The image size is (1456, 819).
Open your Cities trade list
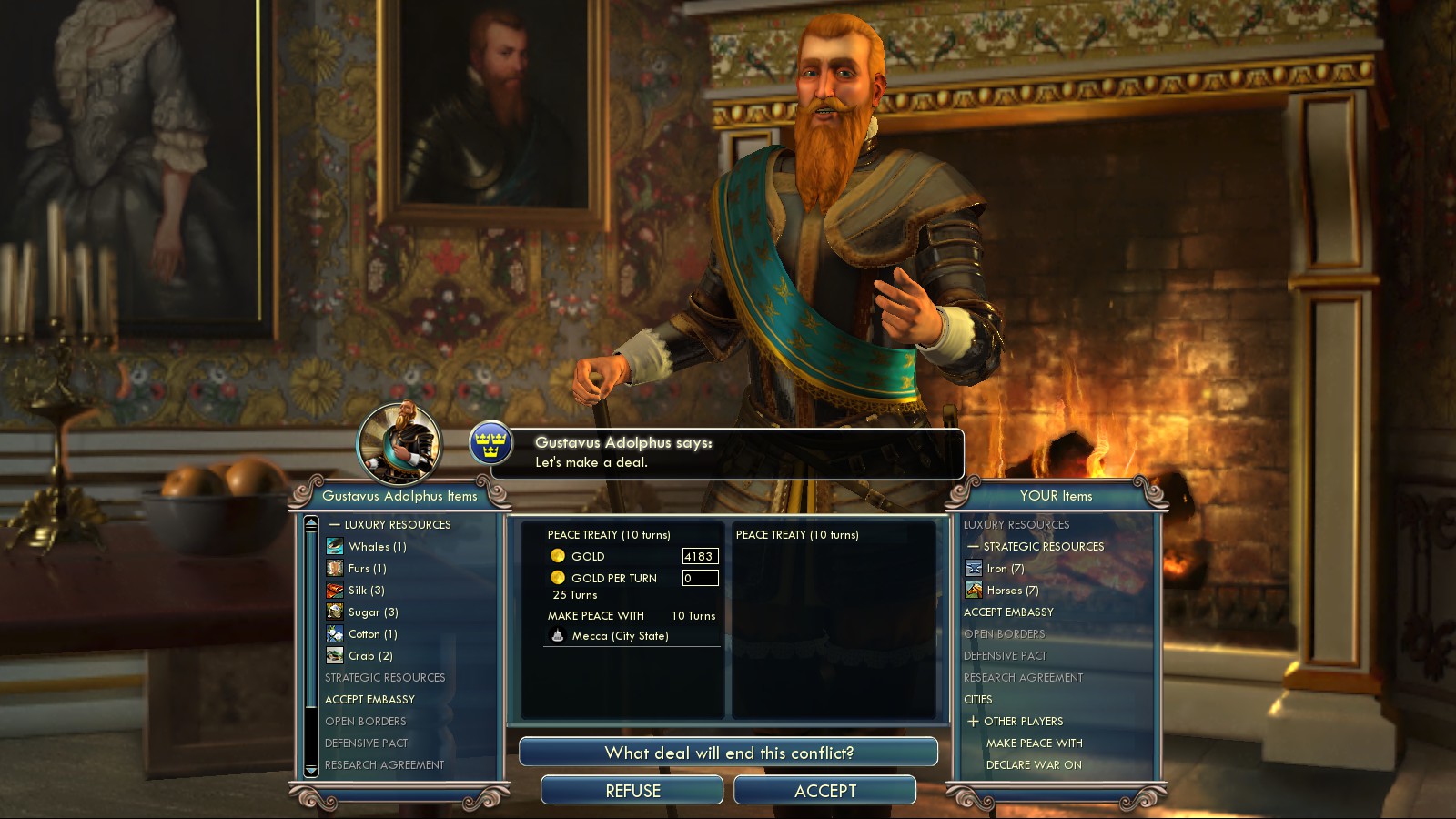pyautogui.click(x=978, y=700)
